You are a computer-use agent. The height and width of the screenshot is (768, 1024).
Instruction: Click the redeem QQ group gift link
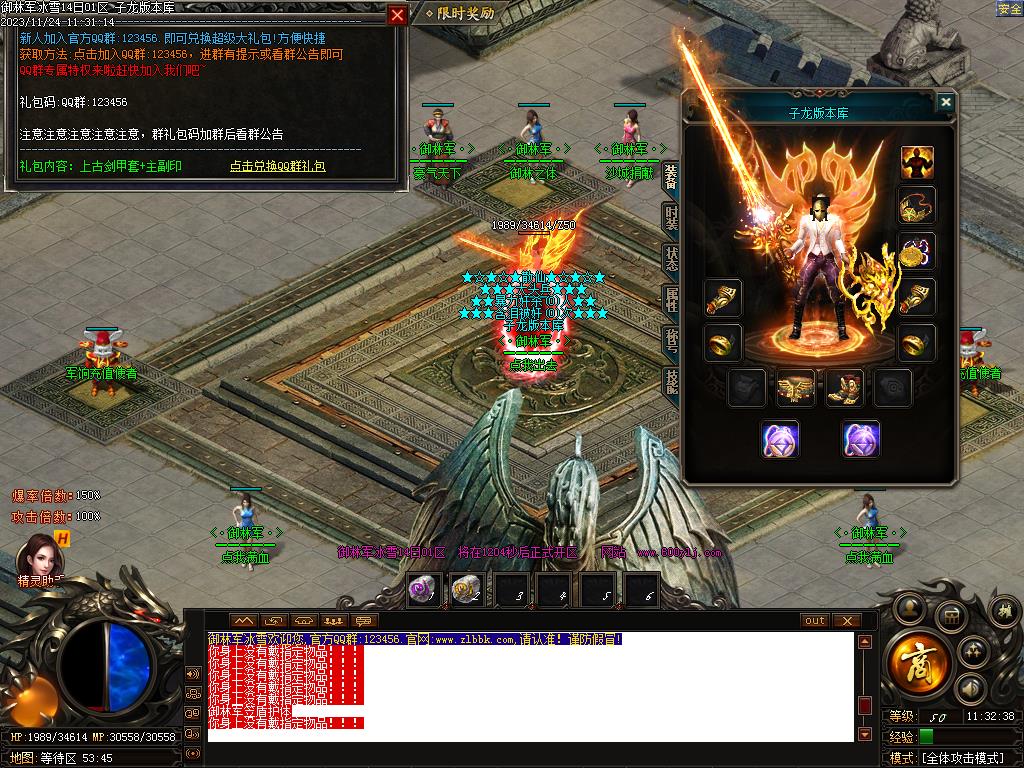[x=278, y=166]
